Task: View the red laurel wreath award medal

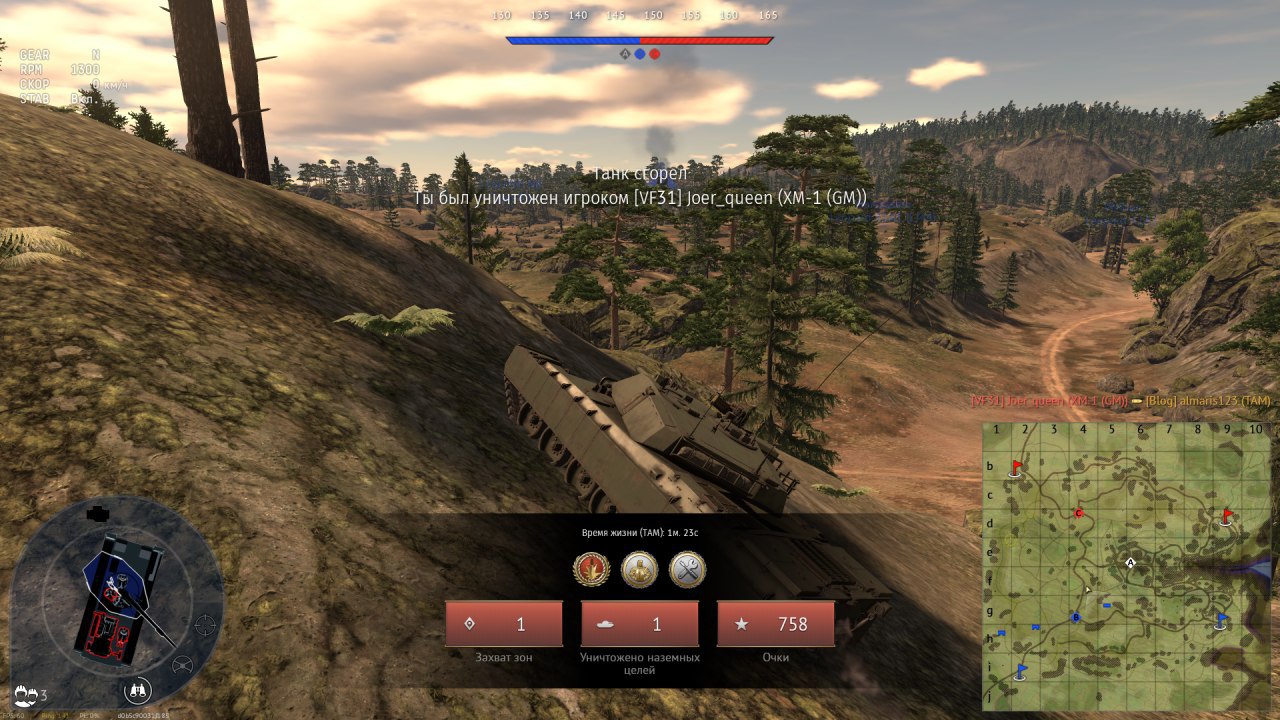Action: [x=591, y=570]
